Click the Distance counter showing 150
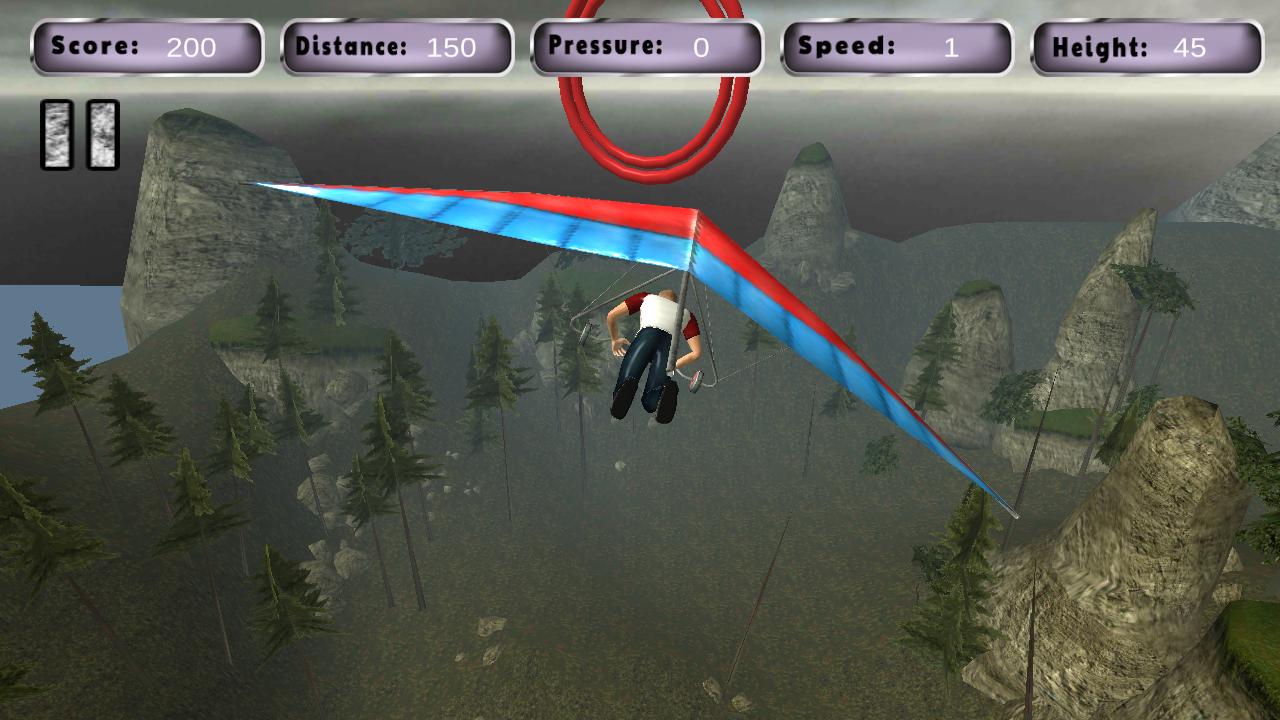Image resolution: width=1280 pixels, height=720 pixels. (398, 47)
